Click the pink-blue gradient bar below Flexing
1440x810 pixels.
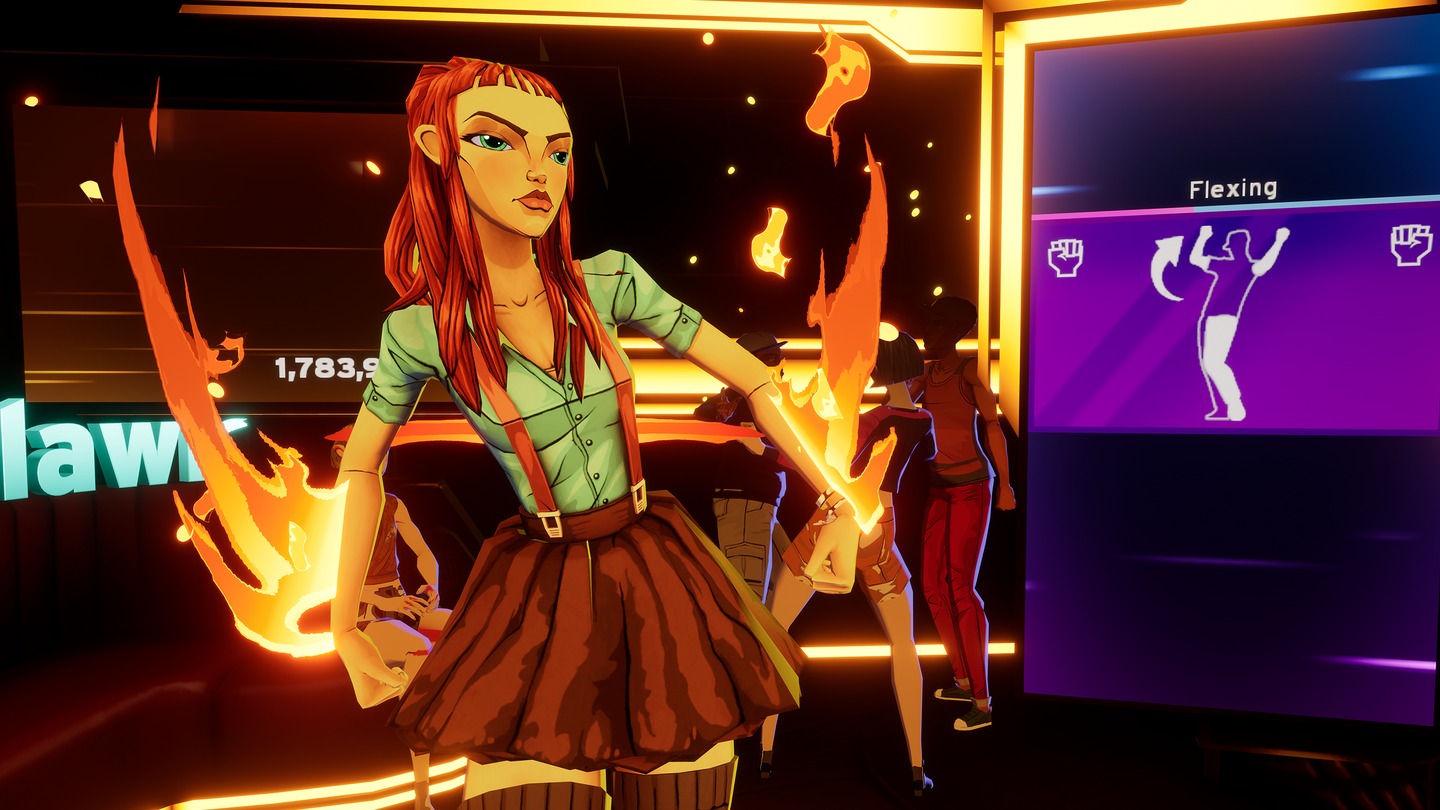1230,206
